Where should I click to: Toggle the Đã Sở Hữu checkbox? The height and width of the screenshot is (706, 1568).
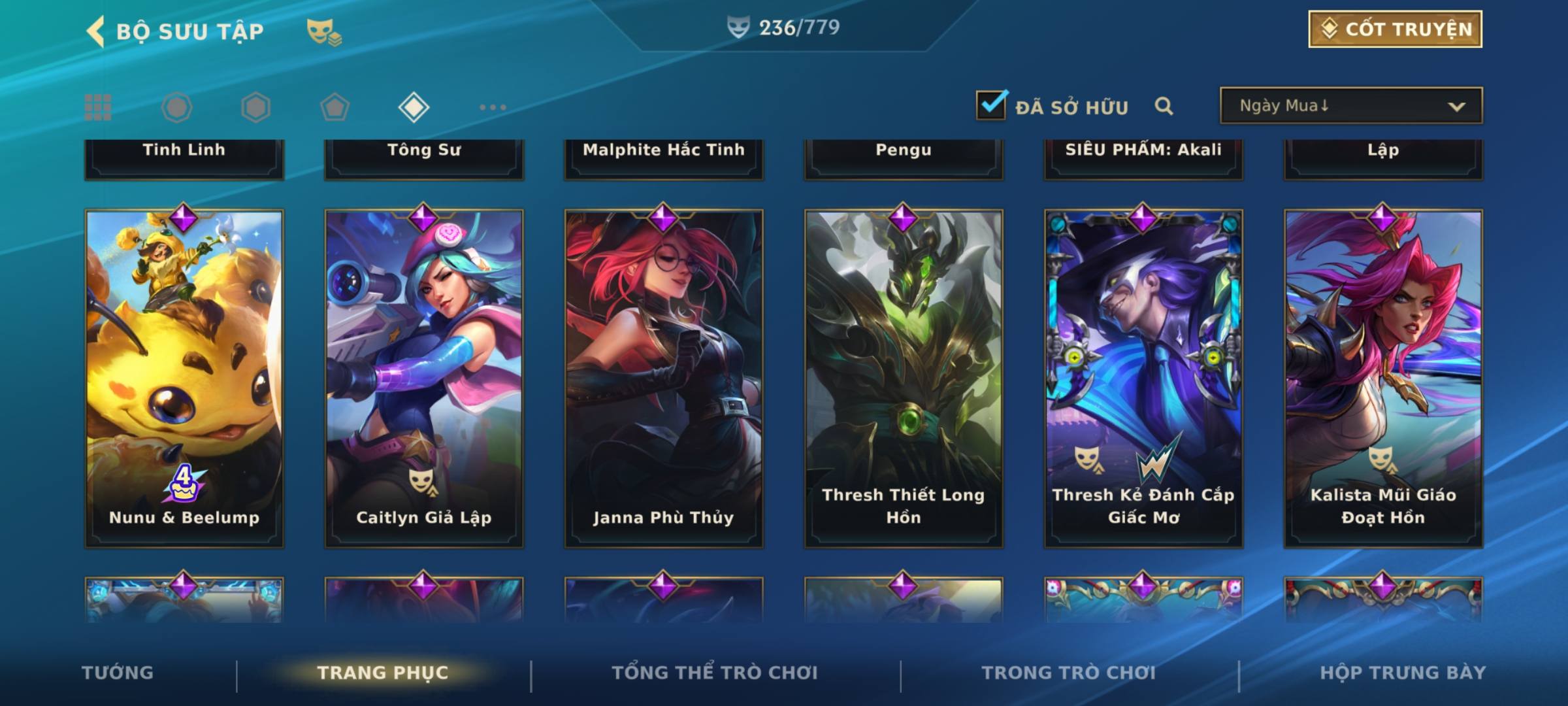coord(991,106)
